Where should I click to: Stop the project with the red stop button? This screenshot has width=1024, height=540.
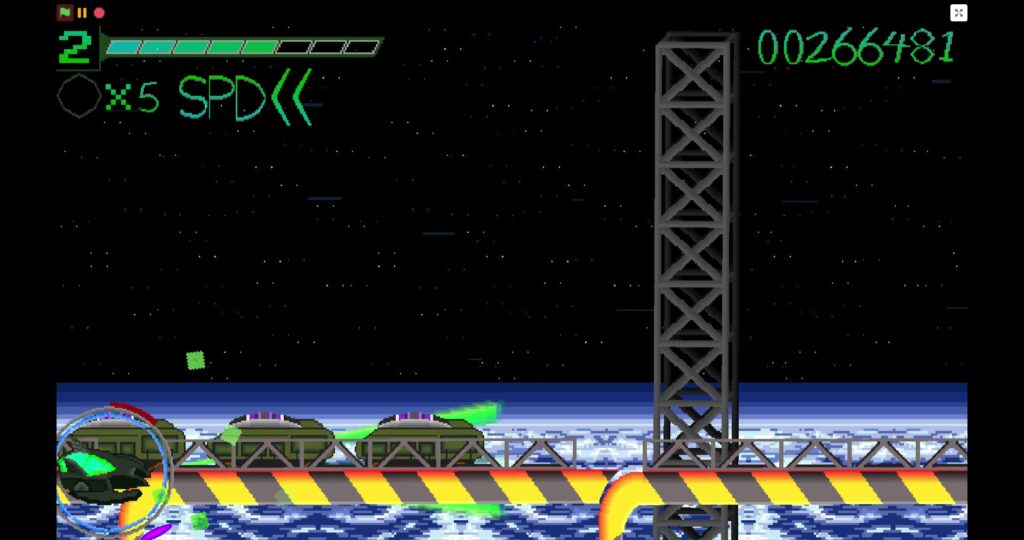[99, 13]
